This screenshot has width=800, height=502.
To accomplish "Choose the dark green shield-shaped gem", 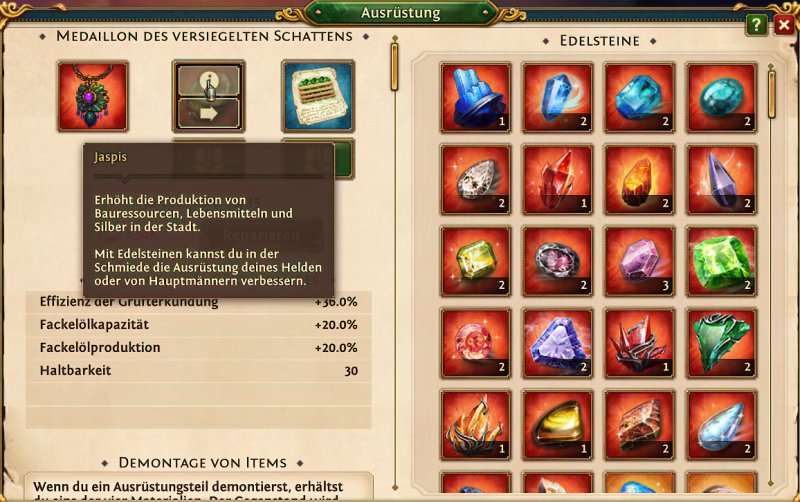I will point(721,343).
